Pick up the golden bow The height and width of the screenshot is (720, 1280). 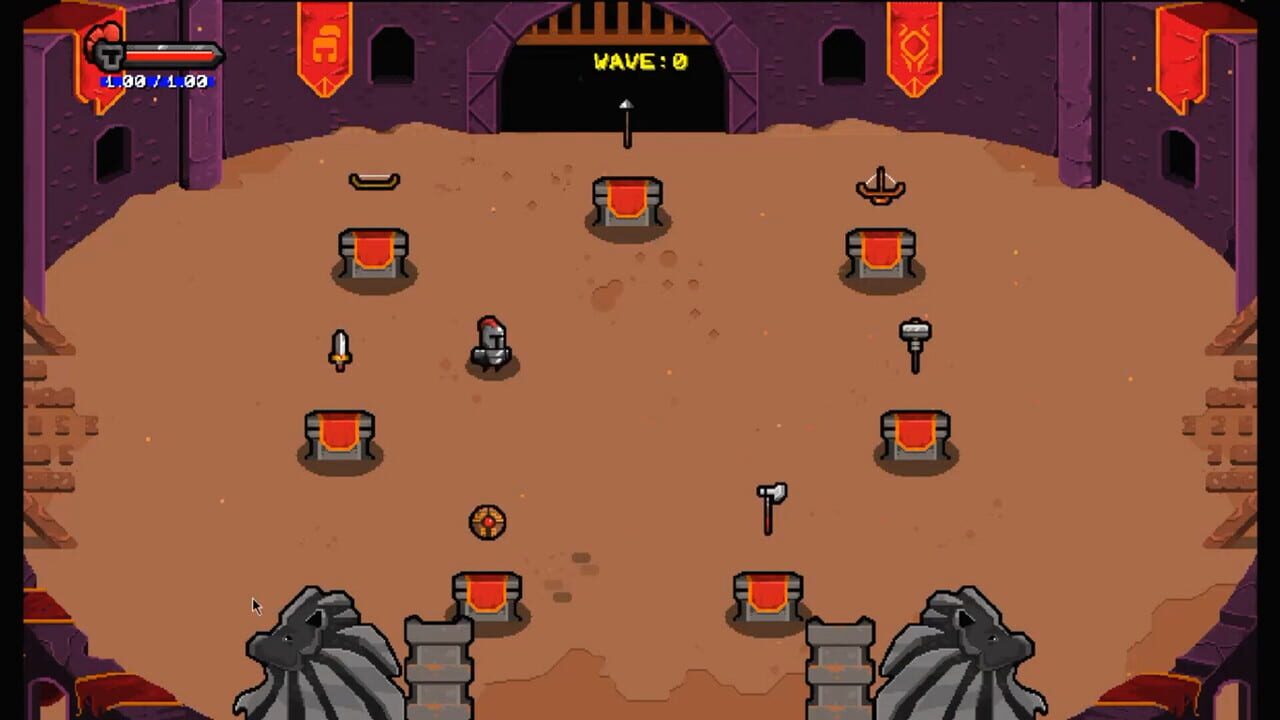pyautogui.click(x=372, y=179)
